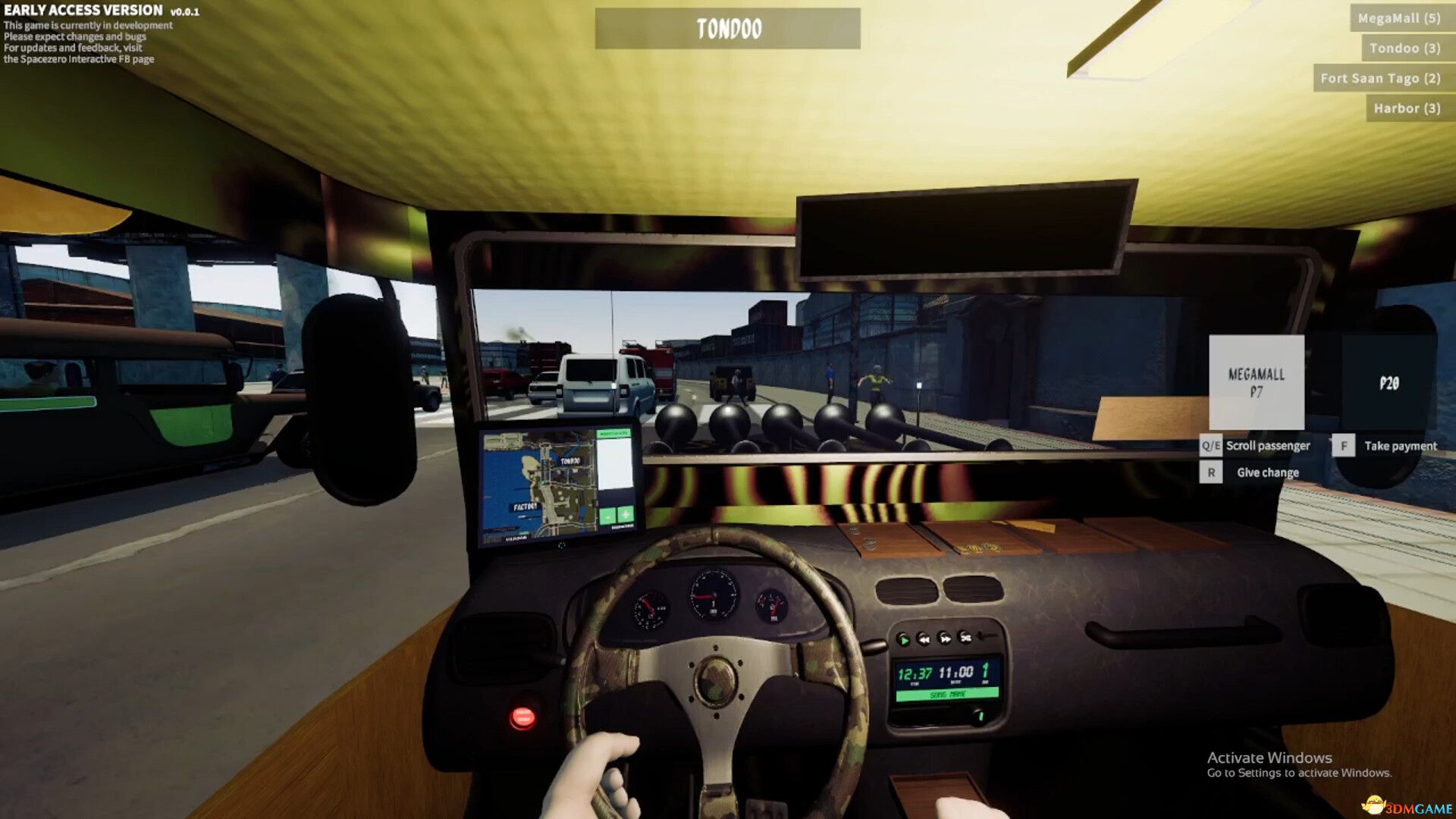
Task: Expand the Fort Saan Tago (2) destination entry
Action: point(1379,77)
